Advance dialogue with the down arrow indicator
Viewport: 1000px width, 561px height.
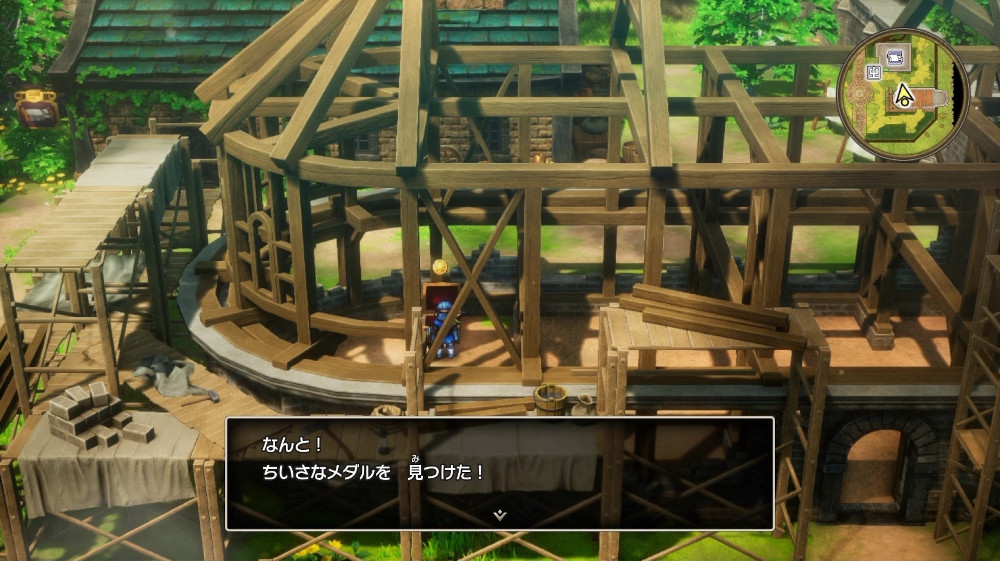click(500, 514)
